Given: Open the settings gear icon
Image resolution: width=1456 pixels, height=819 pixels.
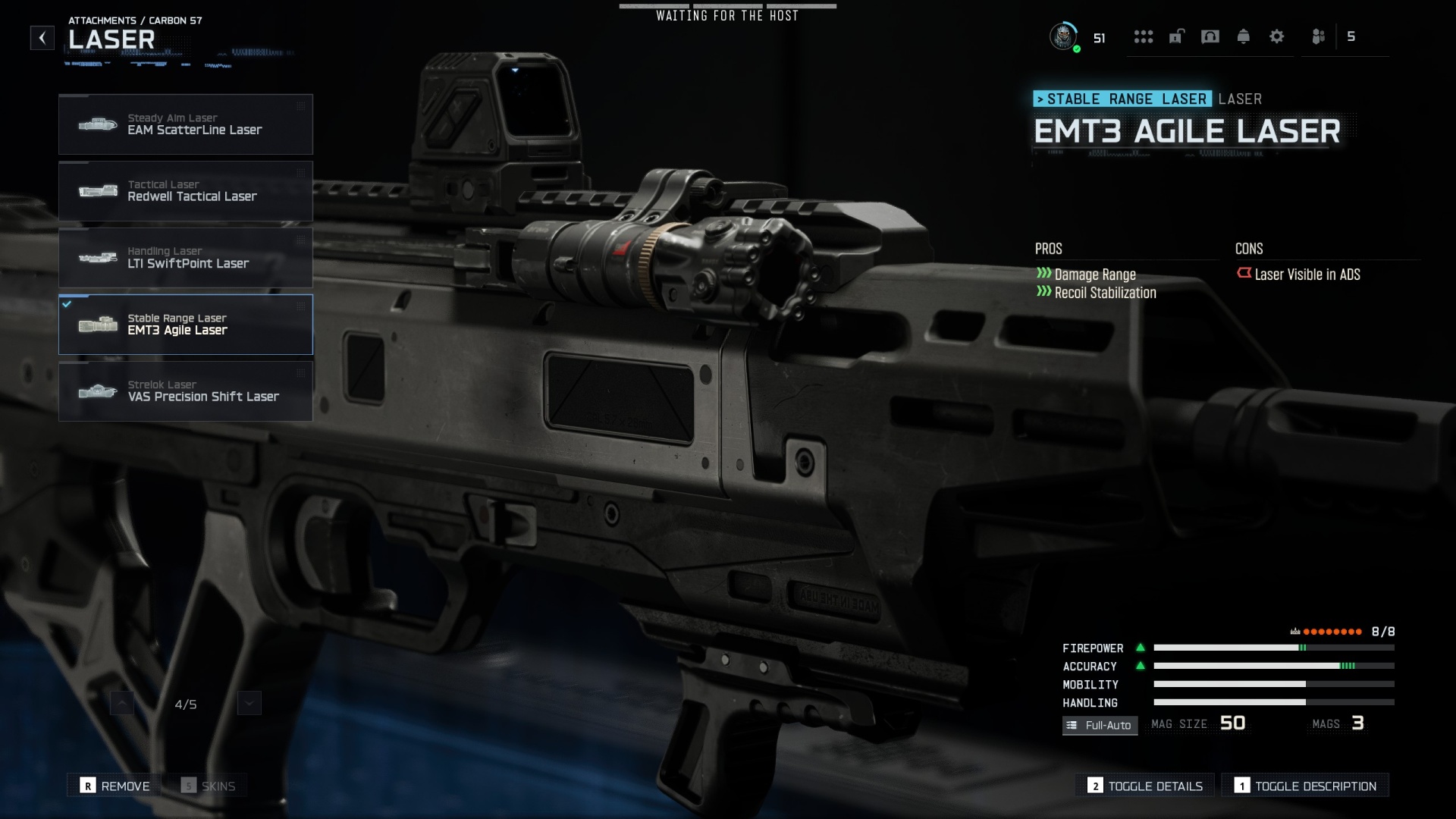Looking at the screenshot, I should [x=1278, y=37].
